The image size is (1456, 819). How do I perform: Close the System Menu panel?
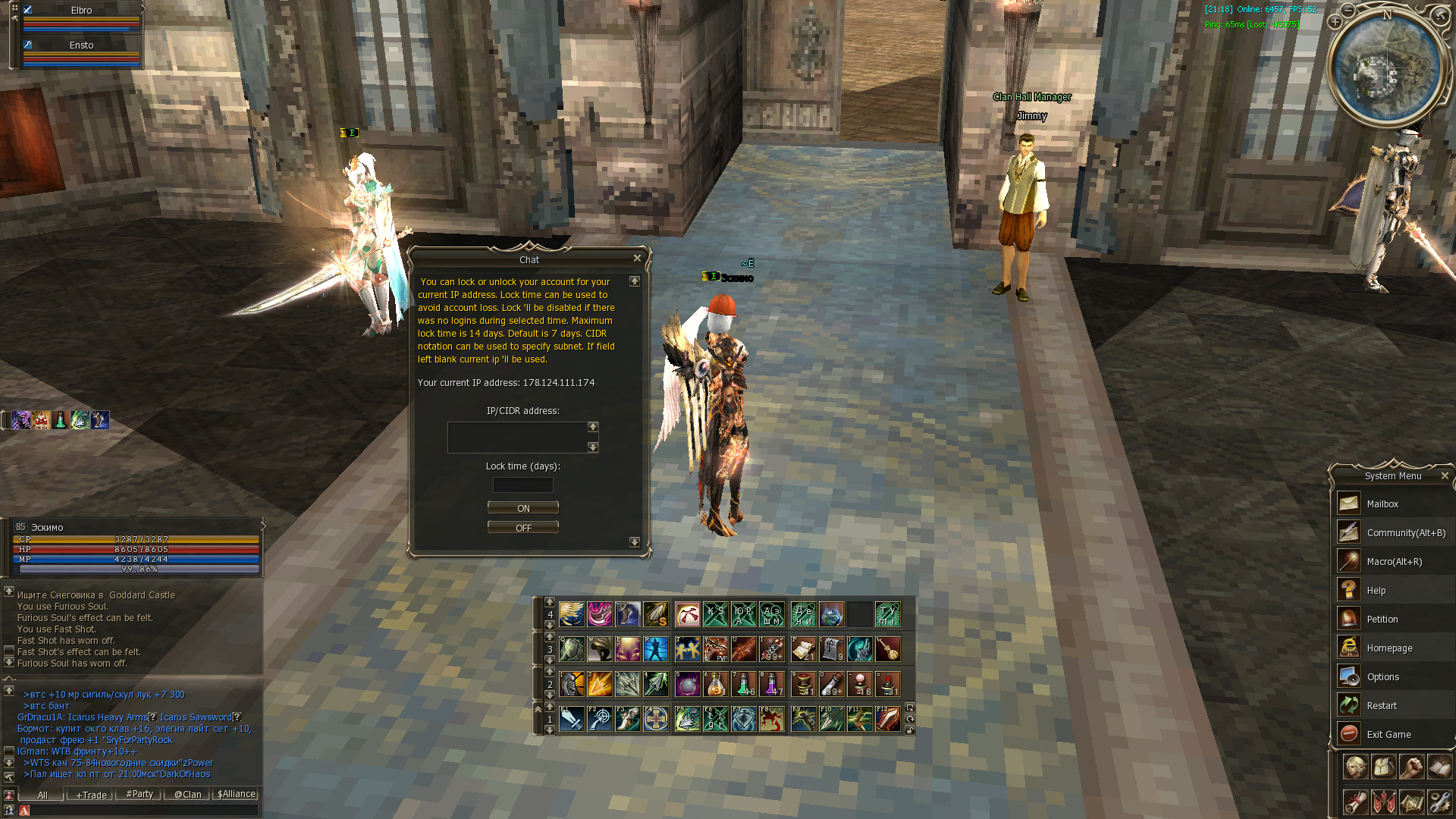(1445, 476)
